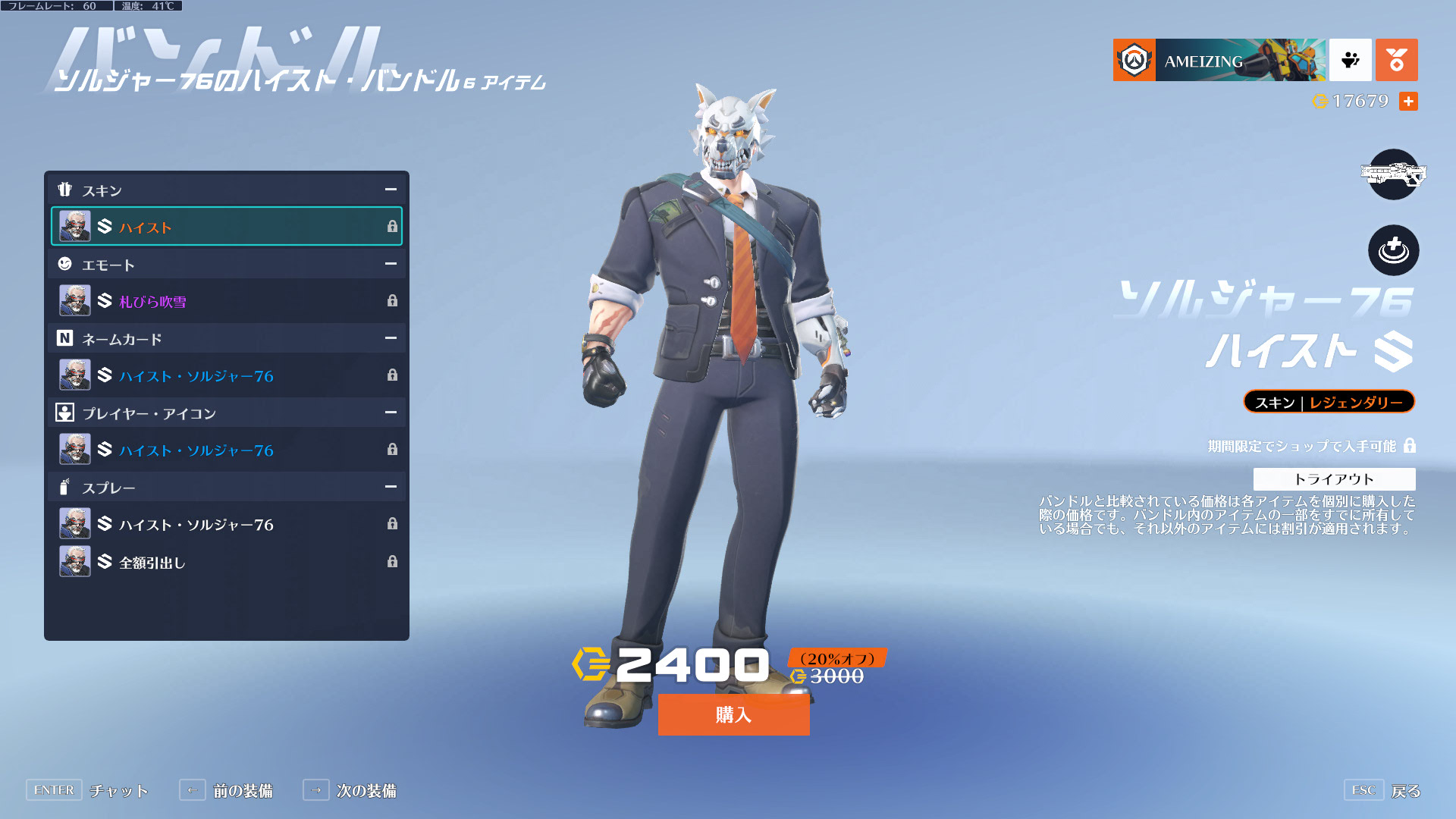Open the チャット chat prompt

pos(87,790)
